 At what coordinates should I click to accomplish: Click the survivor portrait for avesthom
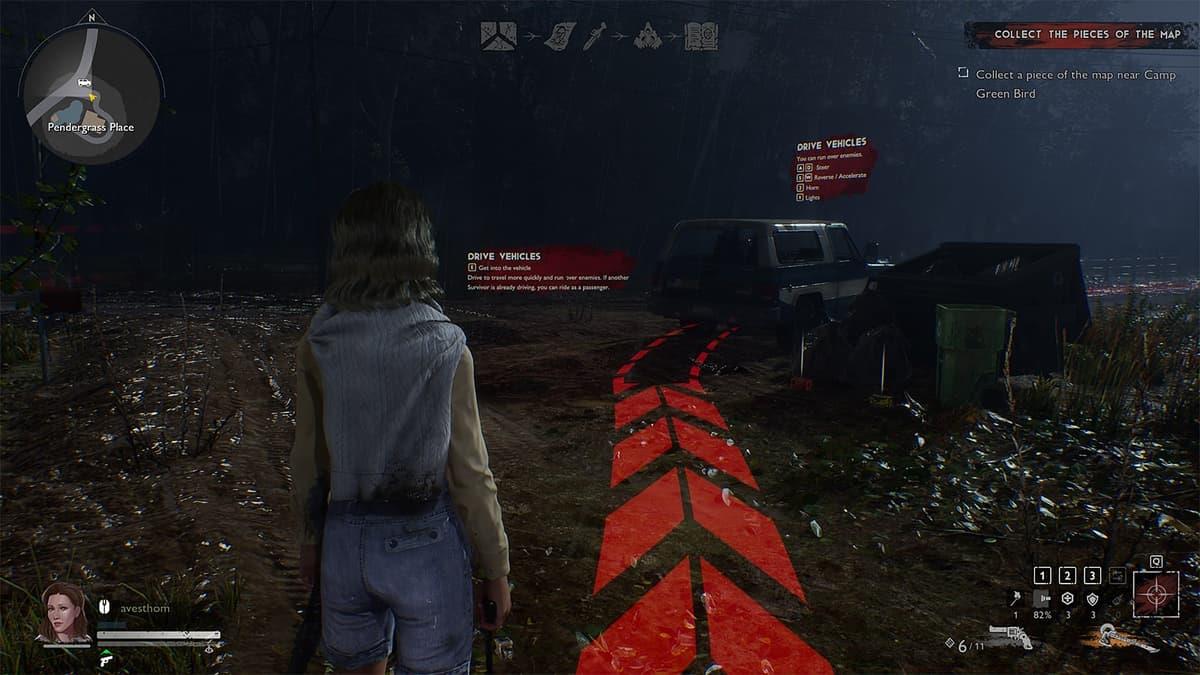pyautogui.click(x=64, y=611)
